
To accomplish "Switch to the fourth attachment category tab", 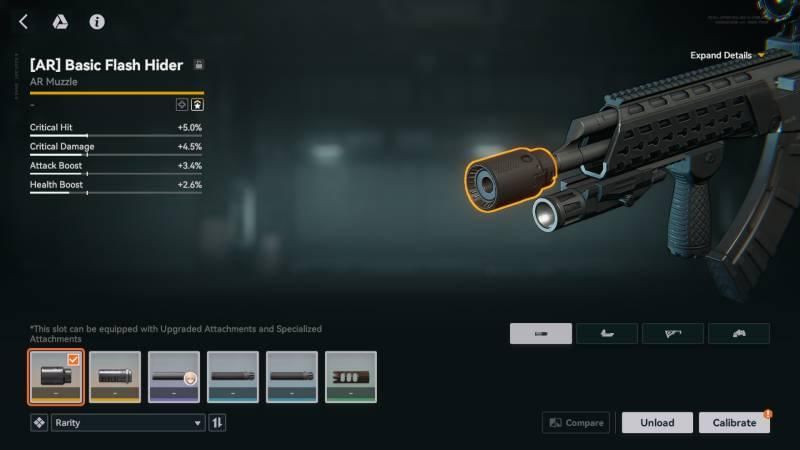I will point(738,334).
